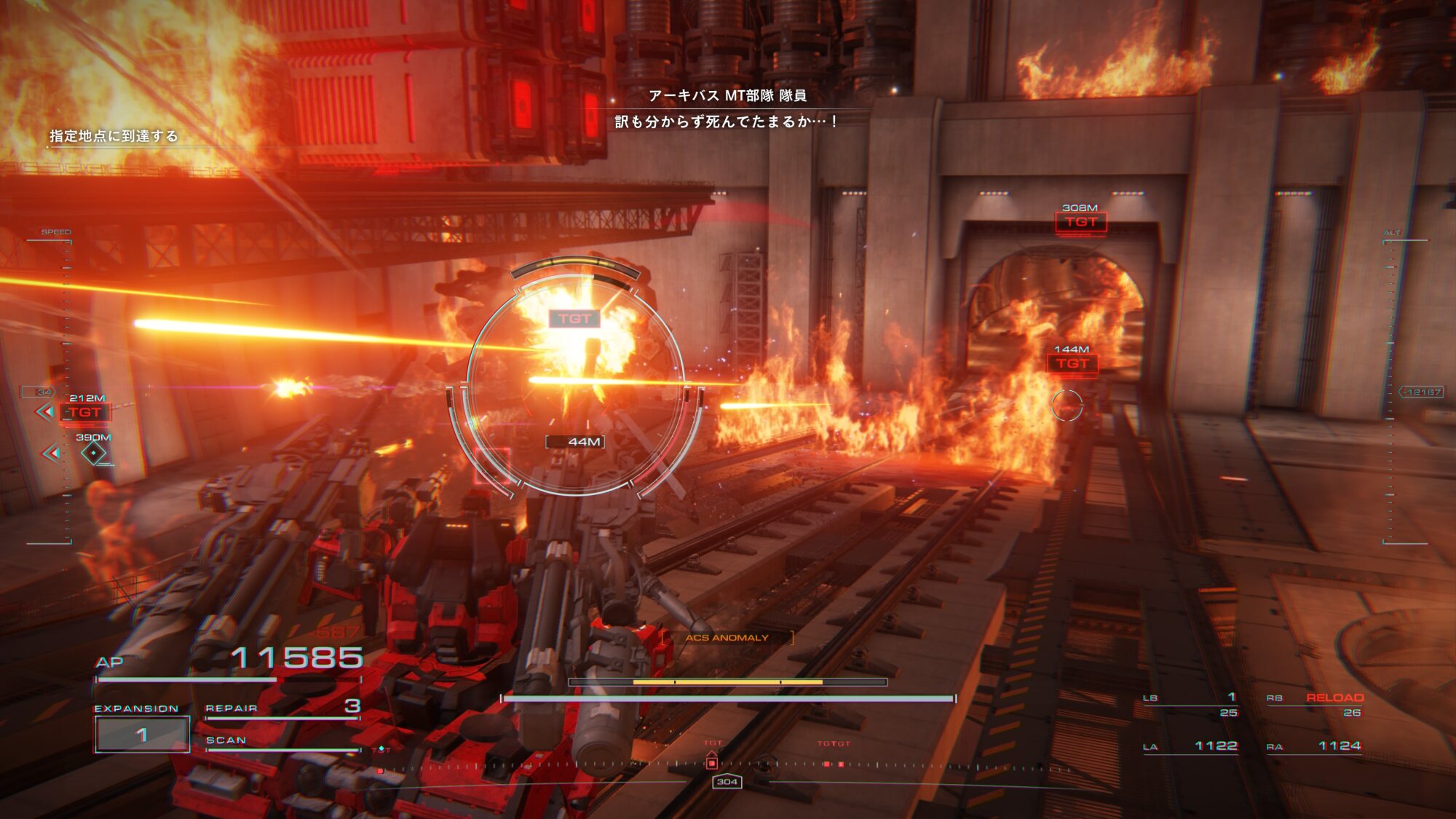Screen dimensions: 1456x819
Task: Activate the EXPANSION slot box
Action: point(142,735)
